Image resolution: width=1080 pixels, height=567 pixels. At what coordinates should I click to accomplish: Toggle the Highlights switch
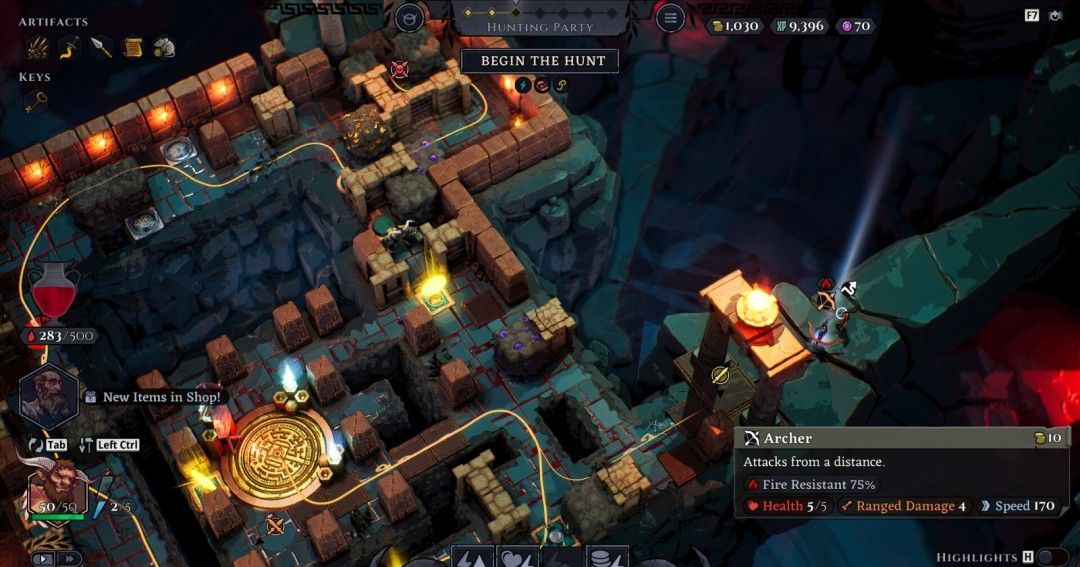click(x=1052, y=557)
